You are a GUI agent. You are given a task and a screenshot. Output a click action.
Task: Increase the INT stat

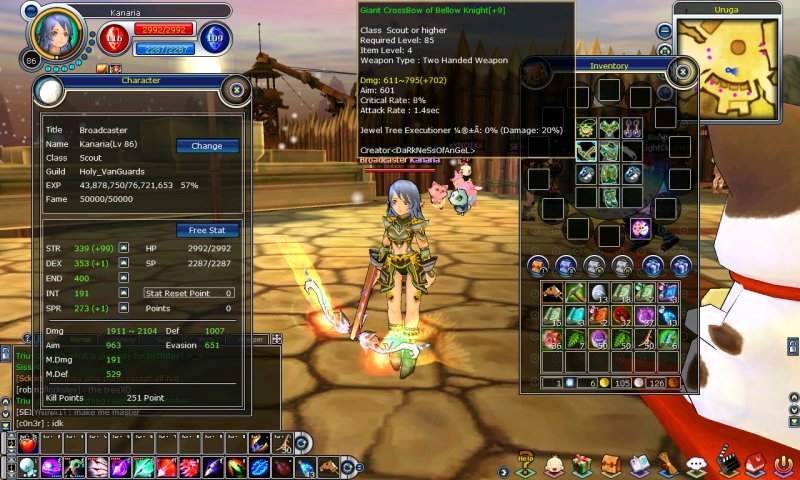pos(124,294)
